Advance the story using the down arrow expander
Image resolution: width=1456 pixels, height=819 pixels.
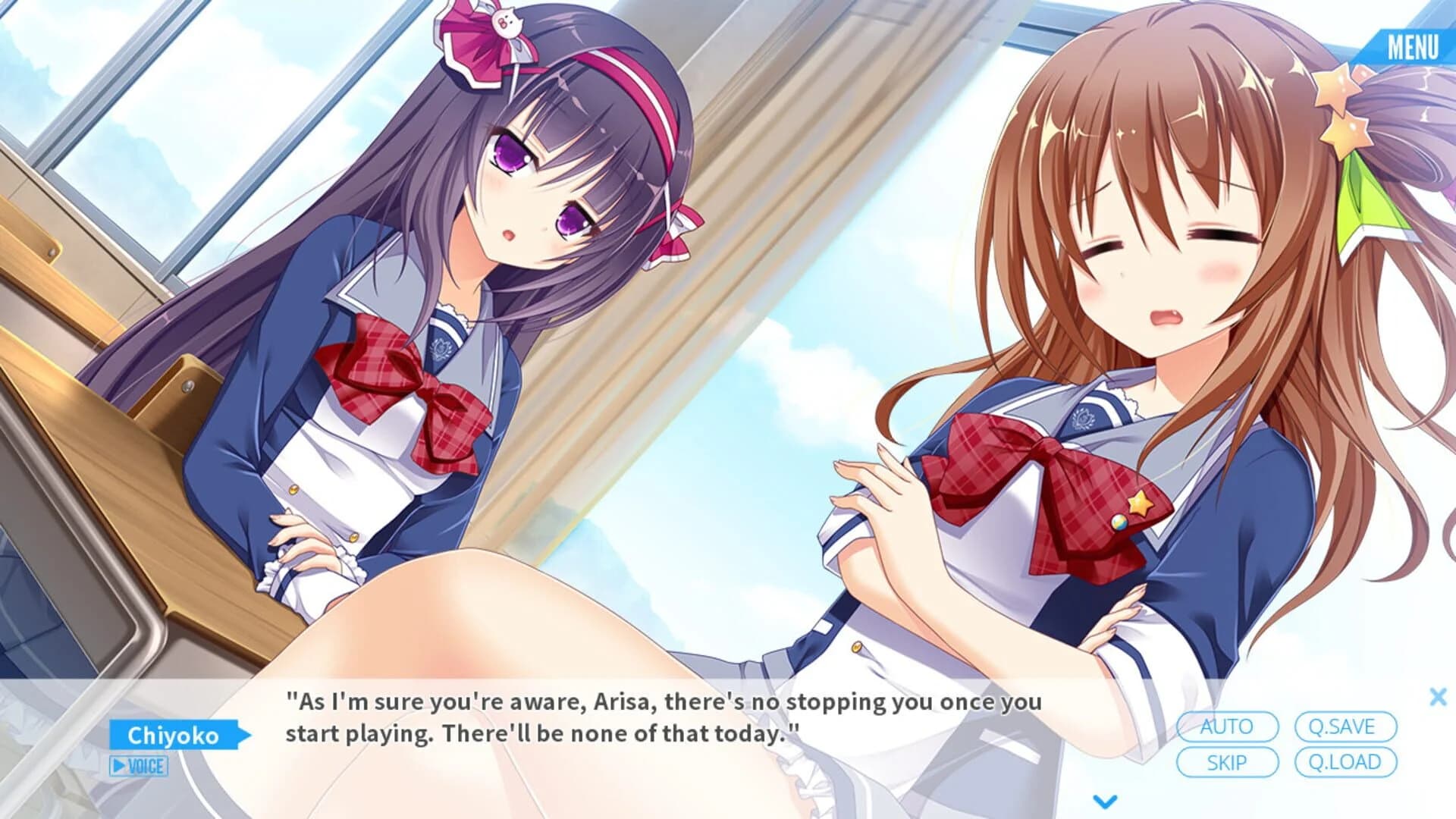[x=1104, y=800]
